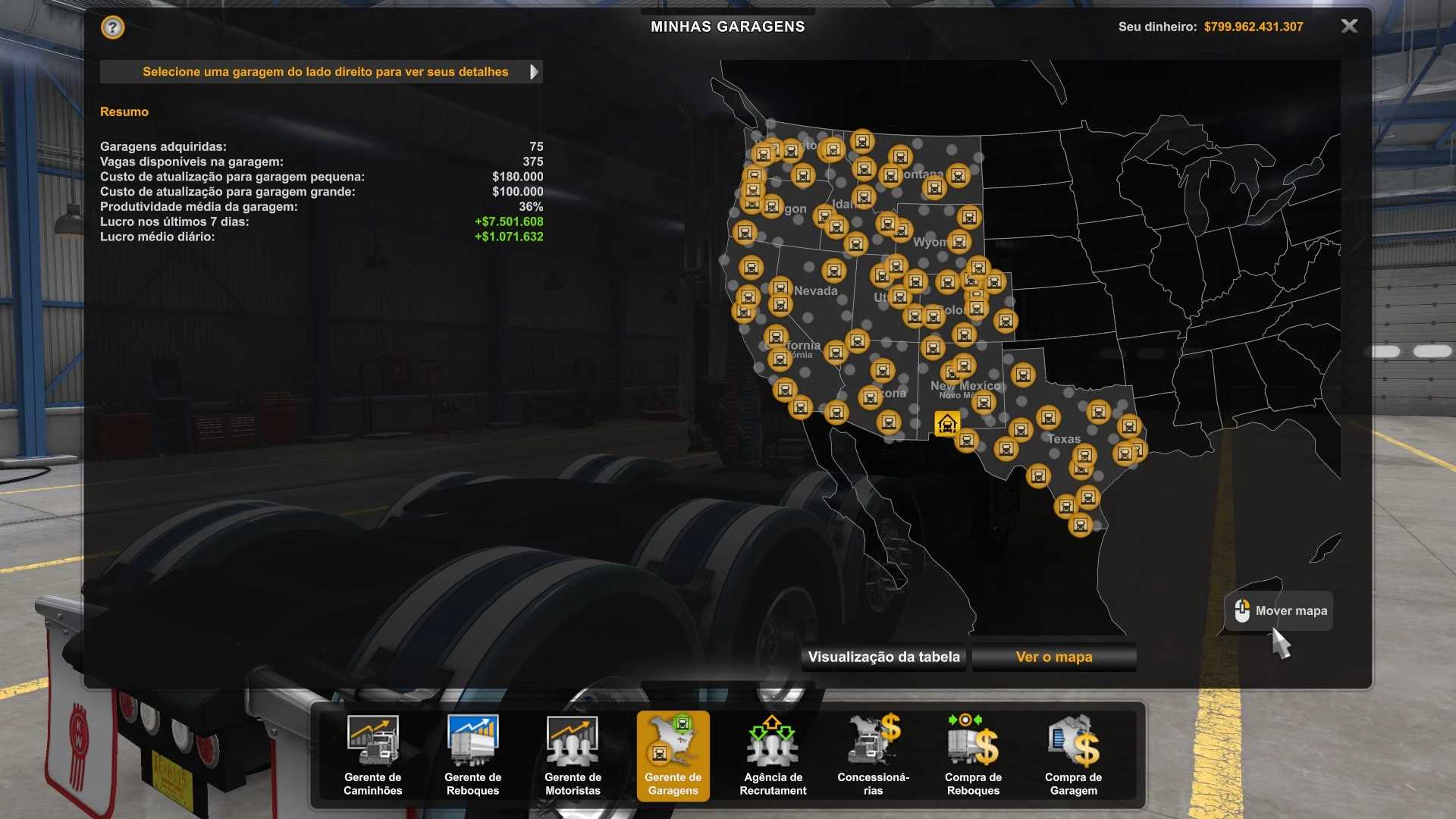Image resolution: width=1456 pixels, height=819 pixels.
Task: Open Compra de Reboques
Action: pyautogui.click(x=973, y=755)
